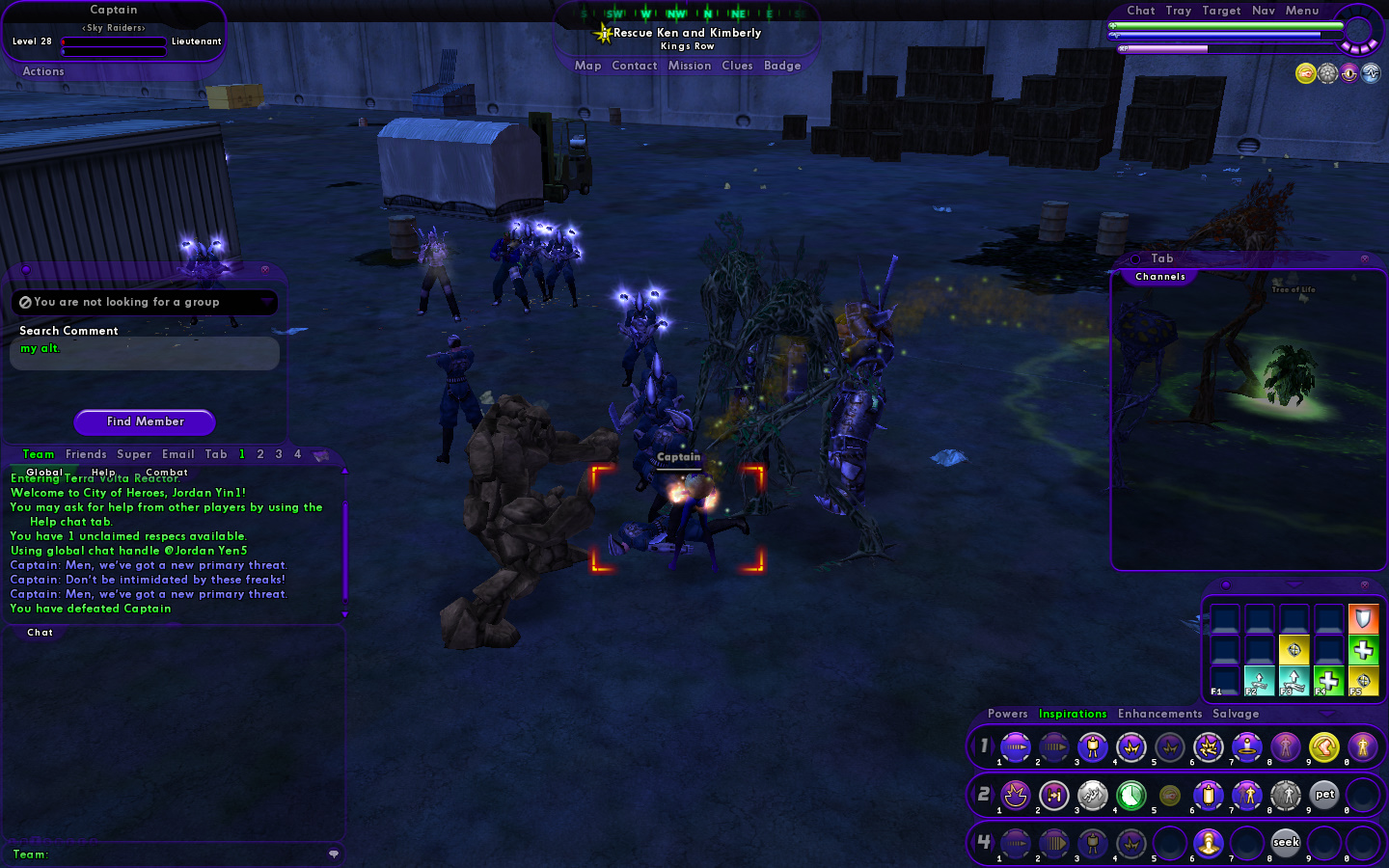Activate the pet macro button
Viewport: 1389px width, 868px height.
1324,795
